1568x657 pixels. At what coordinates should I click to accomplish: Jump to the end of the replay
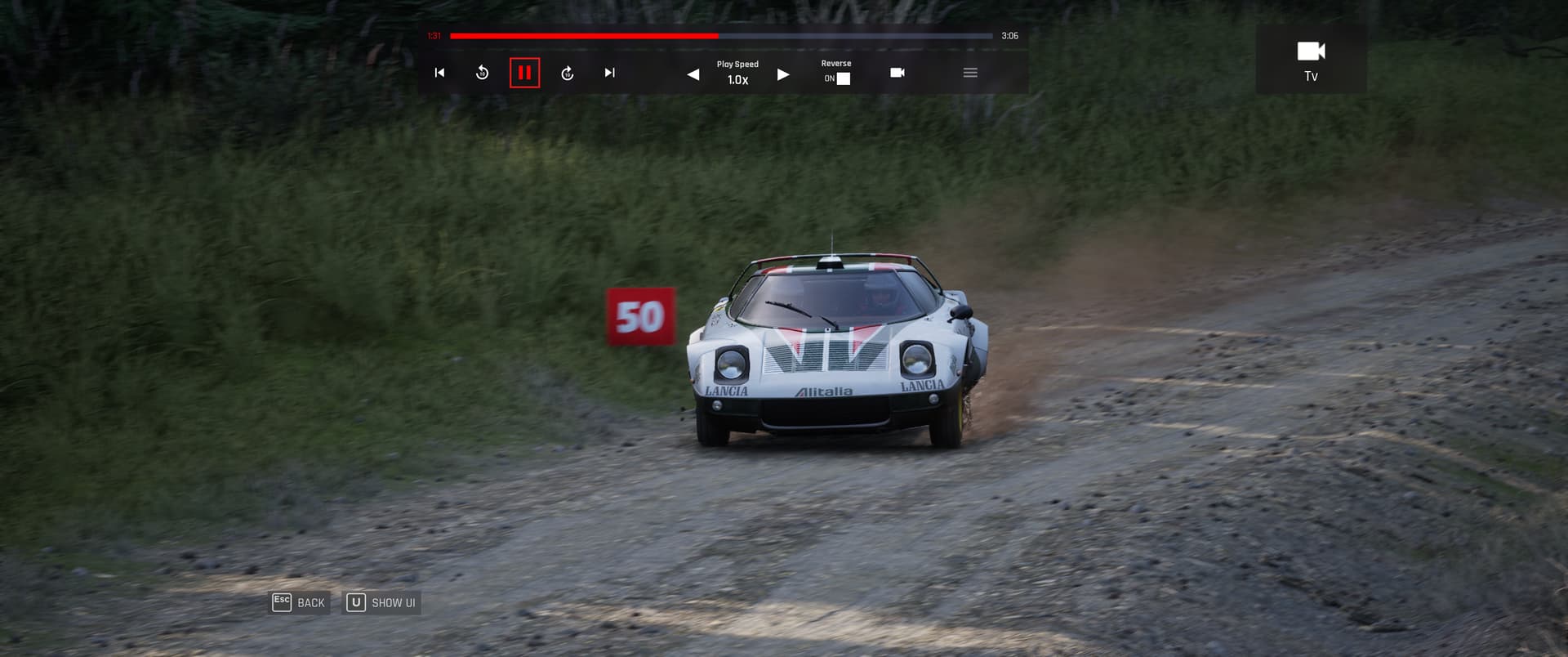tap(609, 73)
